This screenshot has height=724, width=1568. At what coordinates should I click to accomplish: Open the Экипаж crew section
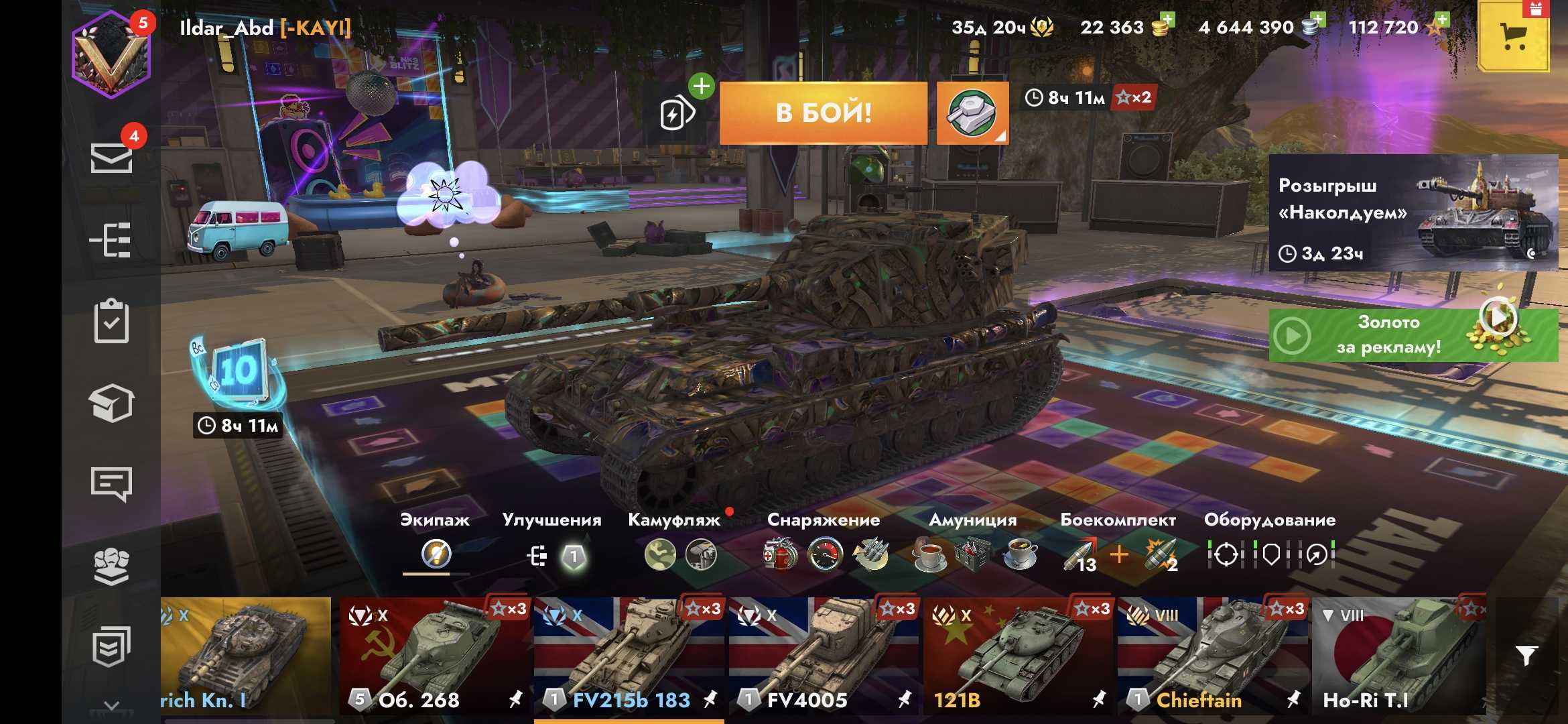click(435, 543)
